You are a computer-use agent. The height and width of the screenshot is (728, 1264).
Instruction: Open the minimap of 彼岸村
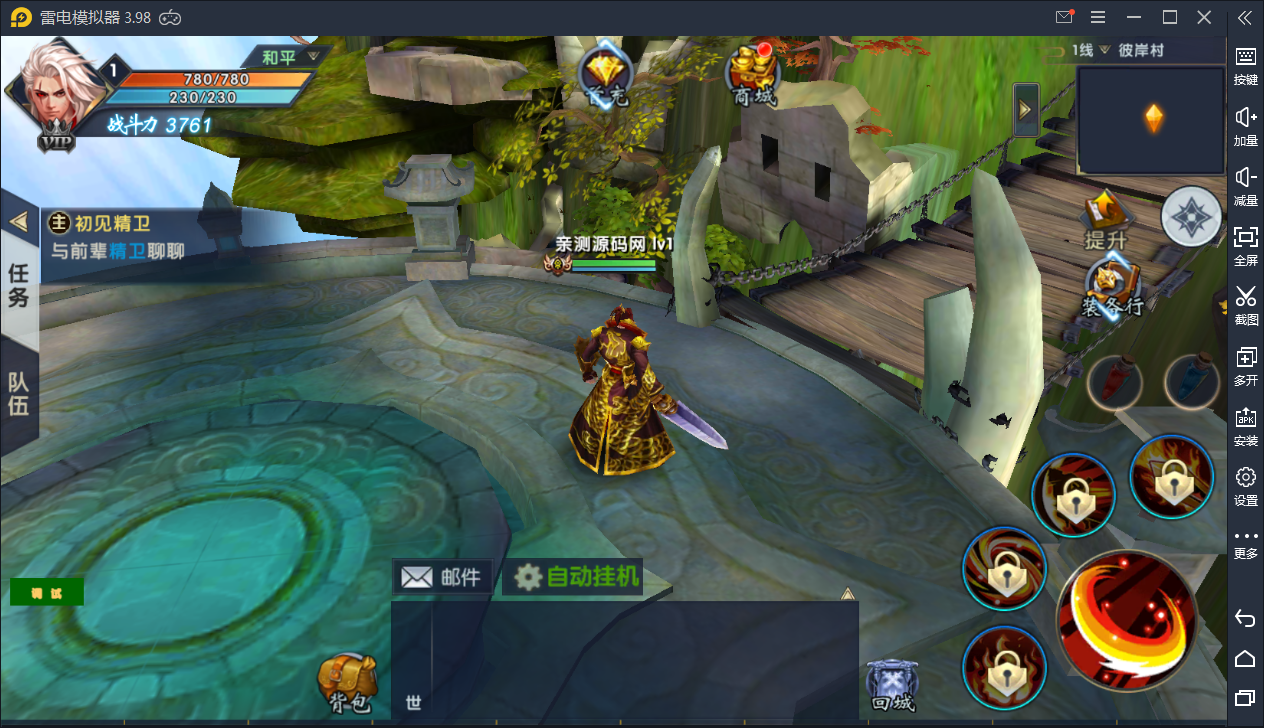(1152, 120)
